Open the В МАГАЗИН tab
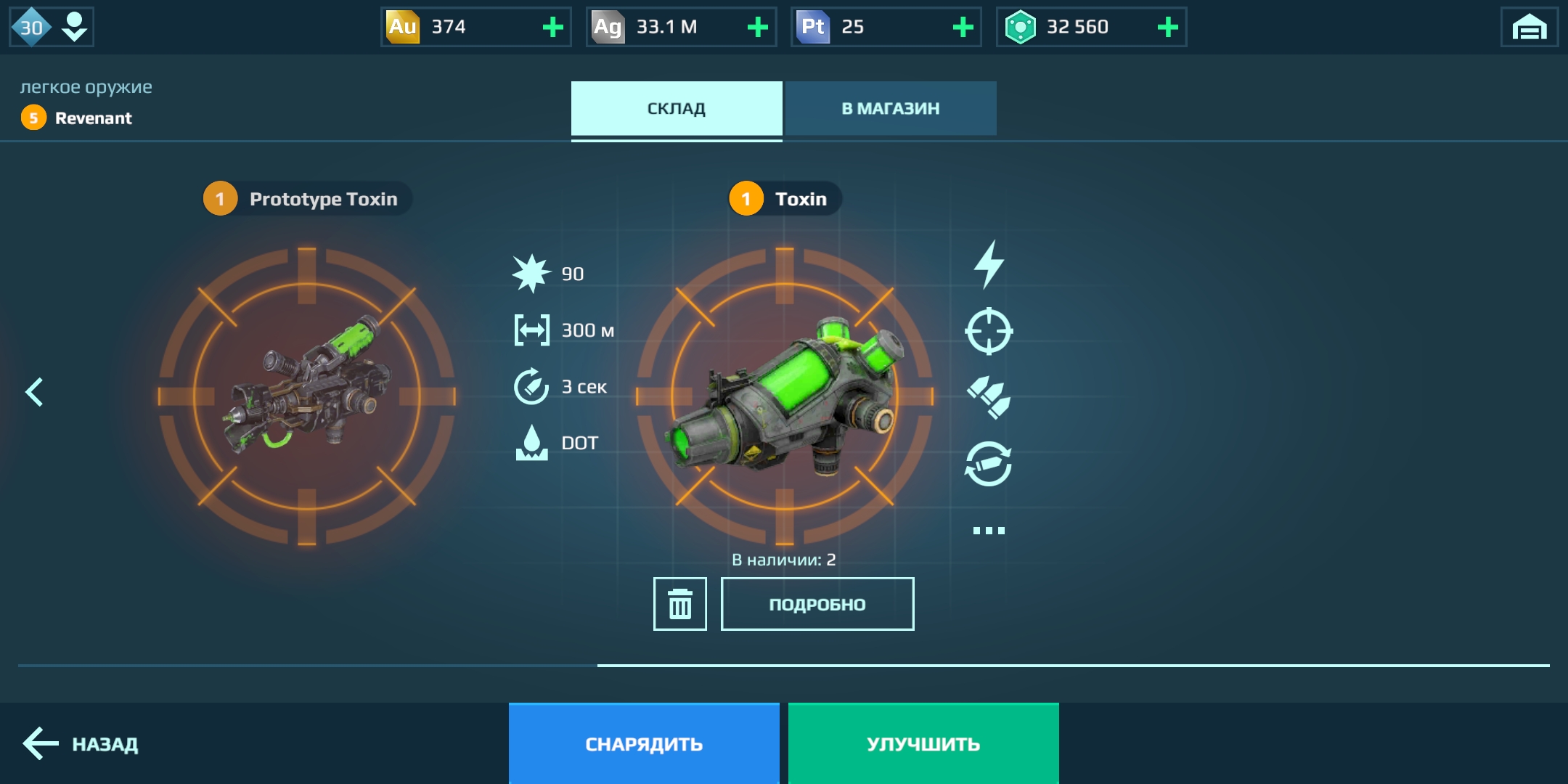The height and width of the screenshot is (784, 1568). point(890,108)
